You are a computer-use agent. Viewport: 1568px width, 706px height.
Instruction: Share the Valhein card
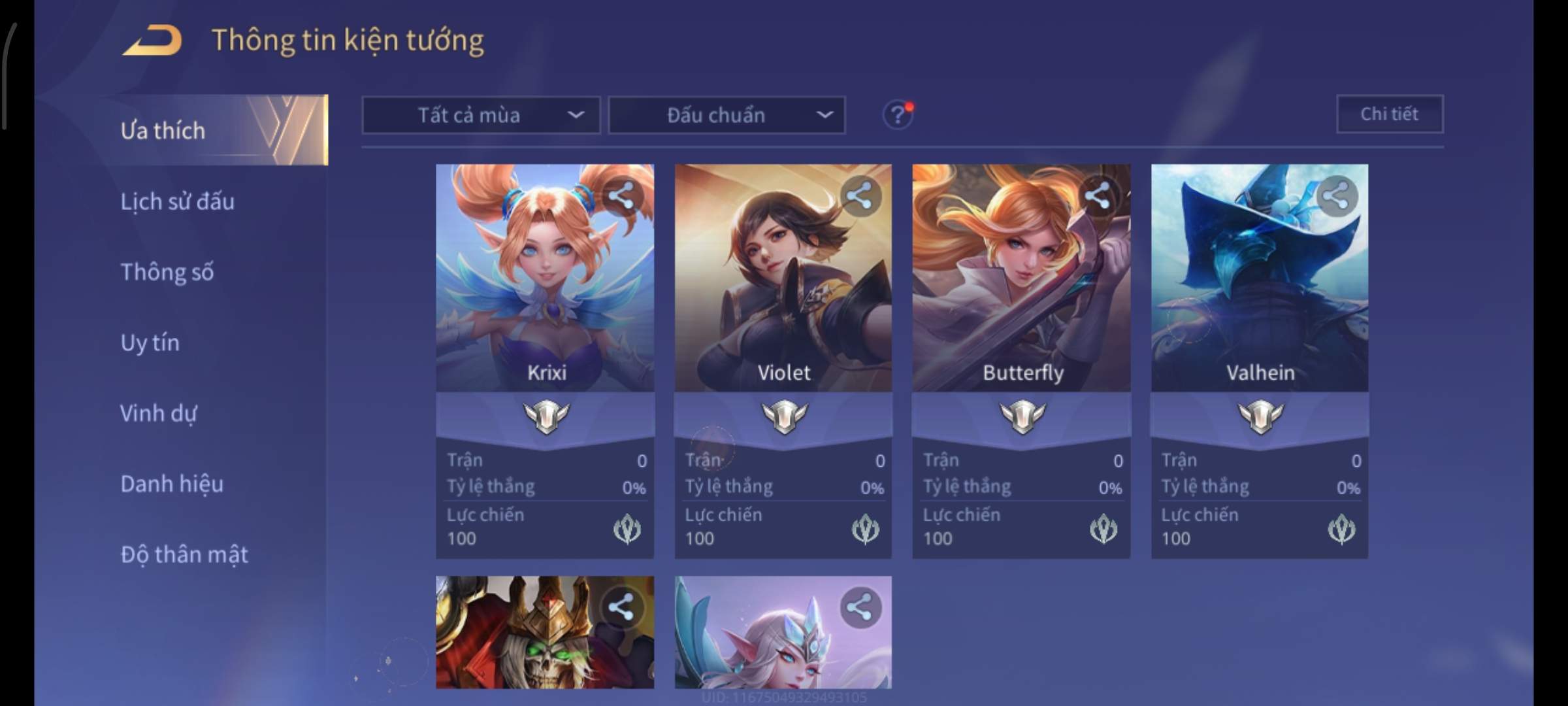tap(1336, 195)
